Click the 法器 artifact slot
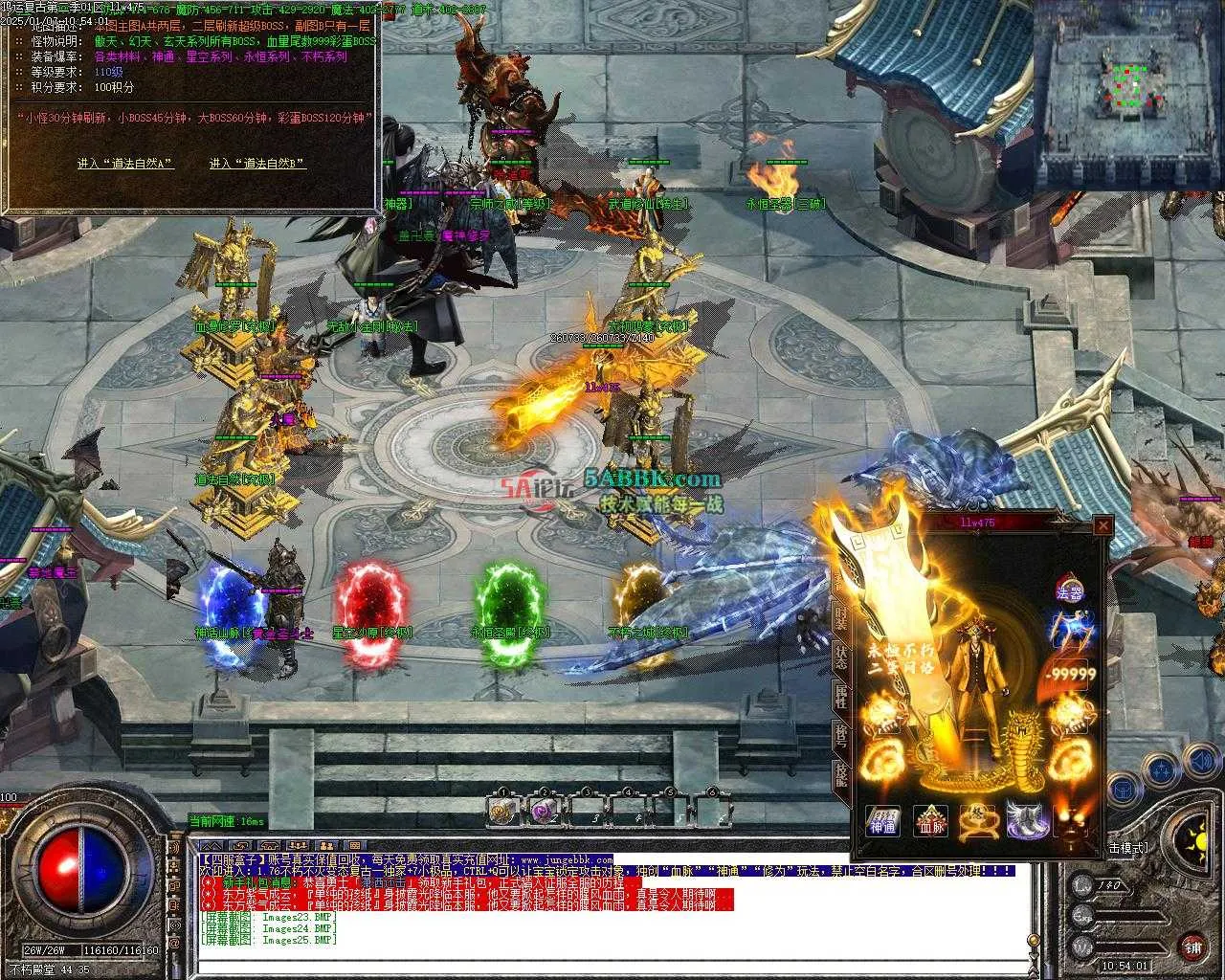Viewport: 1225px width, 980px height. (x=1069, y=590)
